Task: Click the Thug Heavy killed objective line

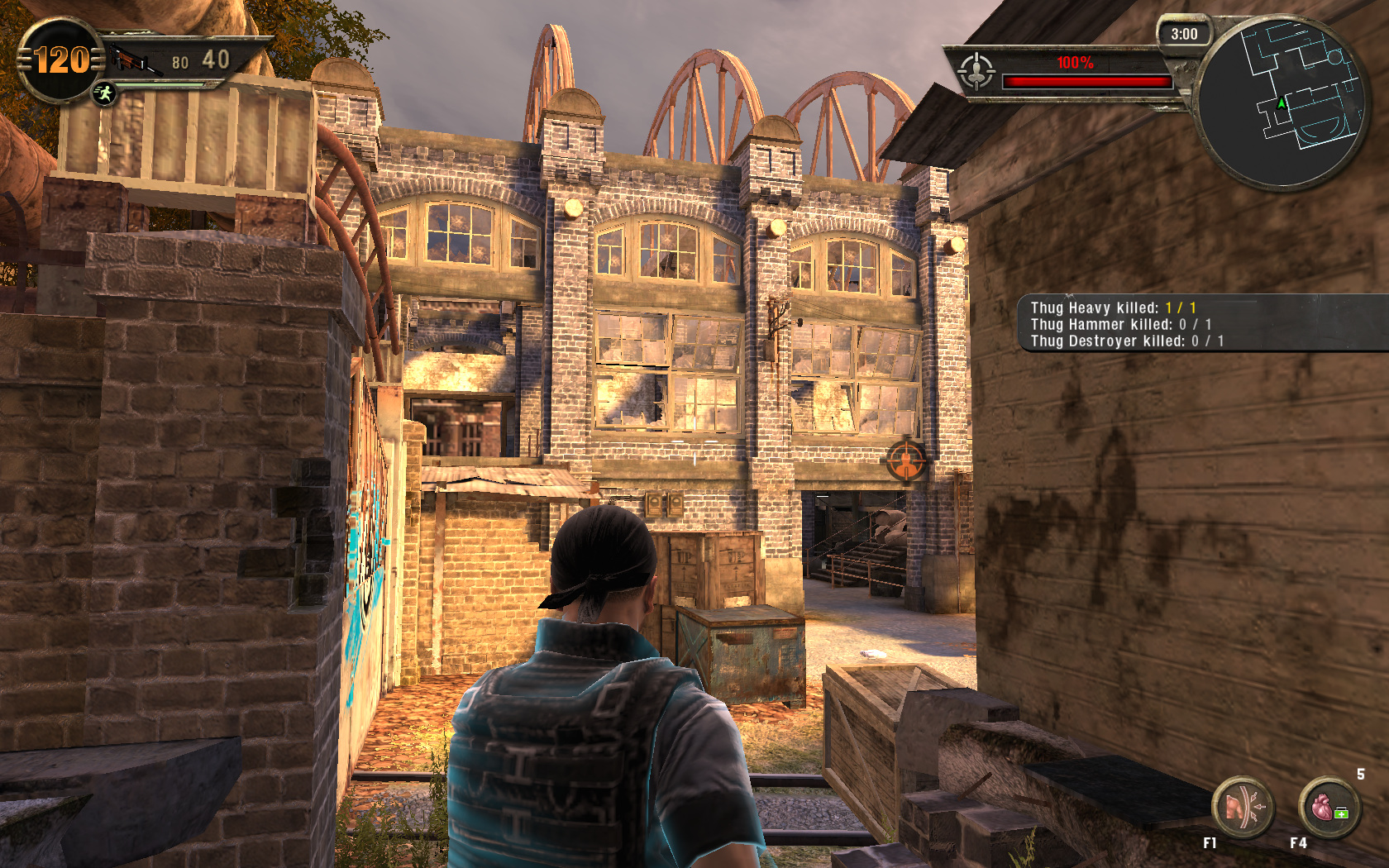Action: (1113, 308)
